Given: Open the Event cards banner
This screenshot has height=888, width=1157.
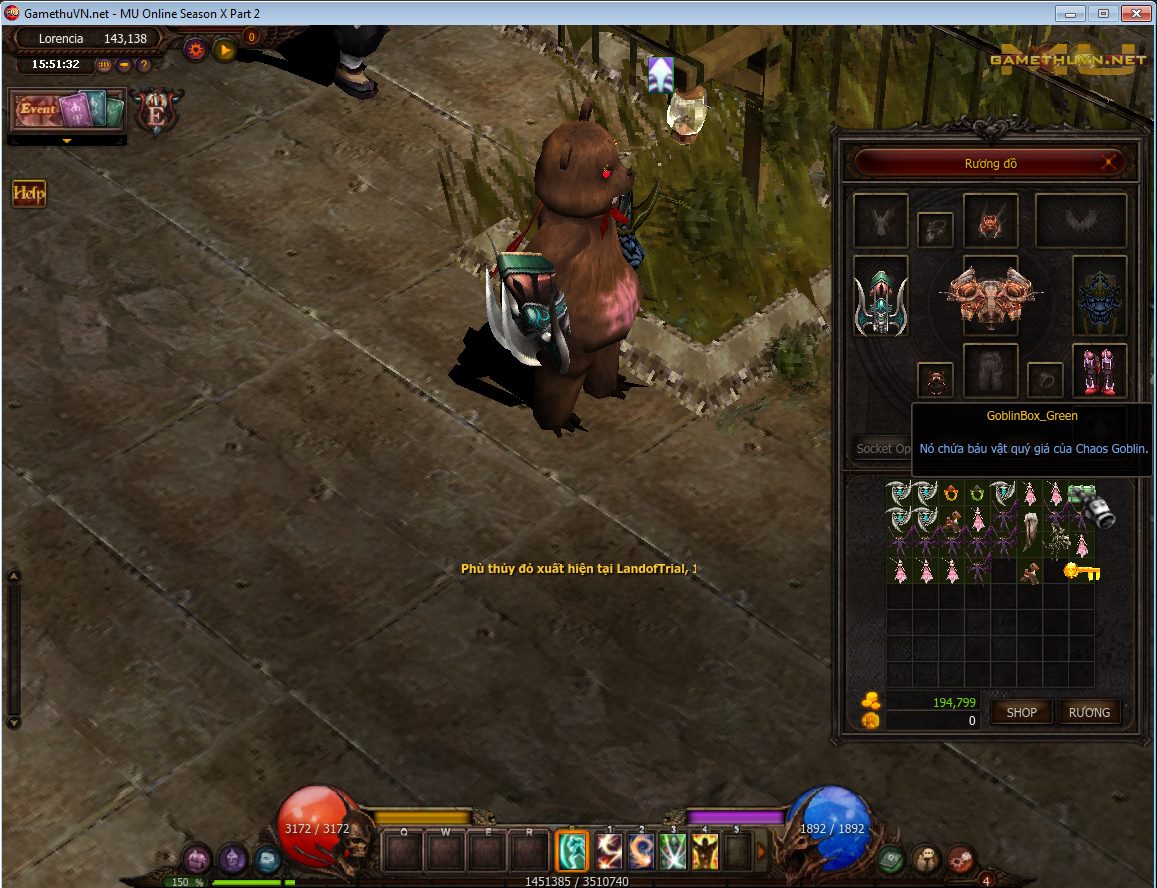Looking at the screenshot, I should click(x=68, y=110).
